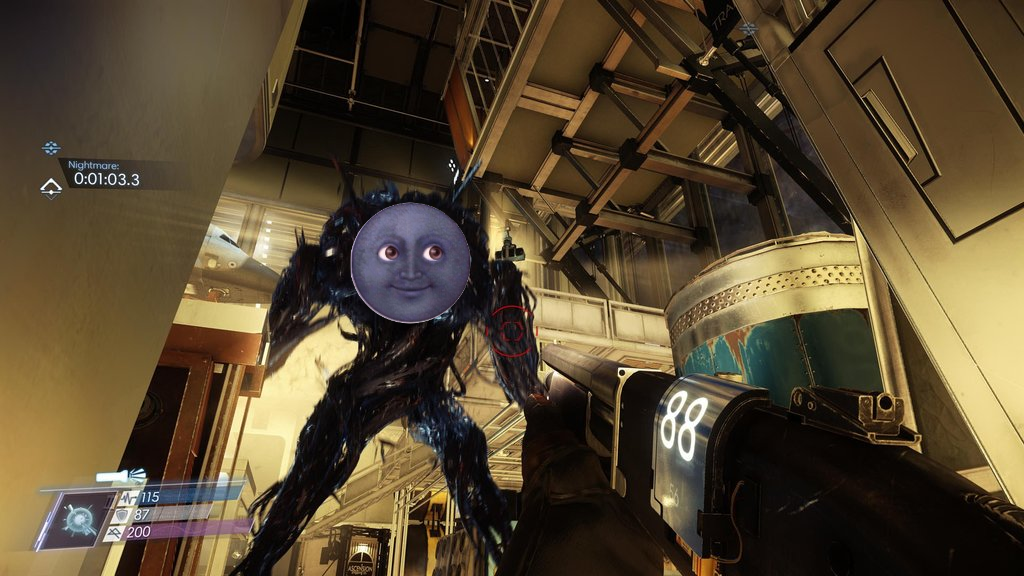Screen dimensions: 1024x576
Task: Click the white diamond objective marker icon
Action: click(50, 187)
